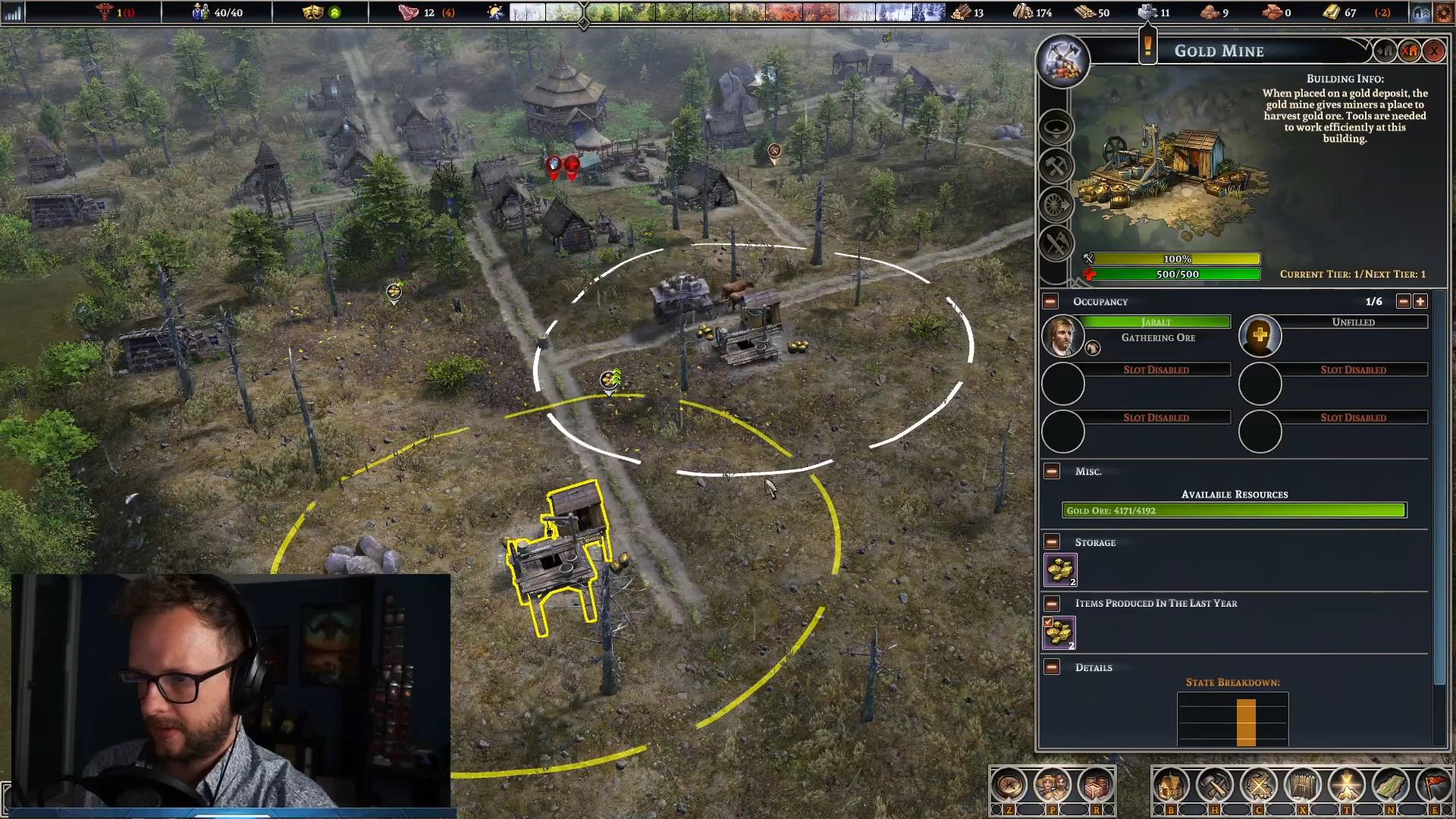The image size is (1456, 819).
Task: Click the grey house arrow button in header
Action: [1385, 51]
